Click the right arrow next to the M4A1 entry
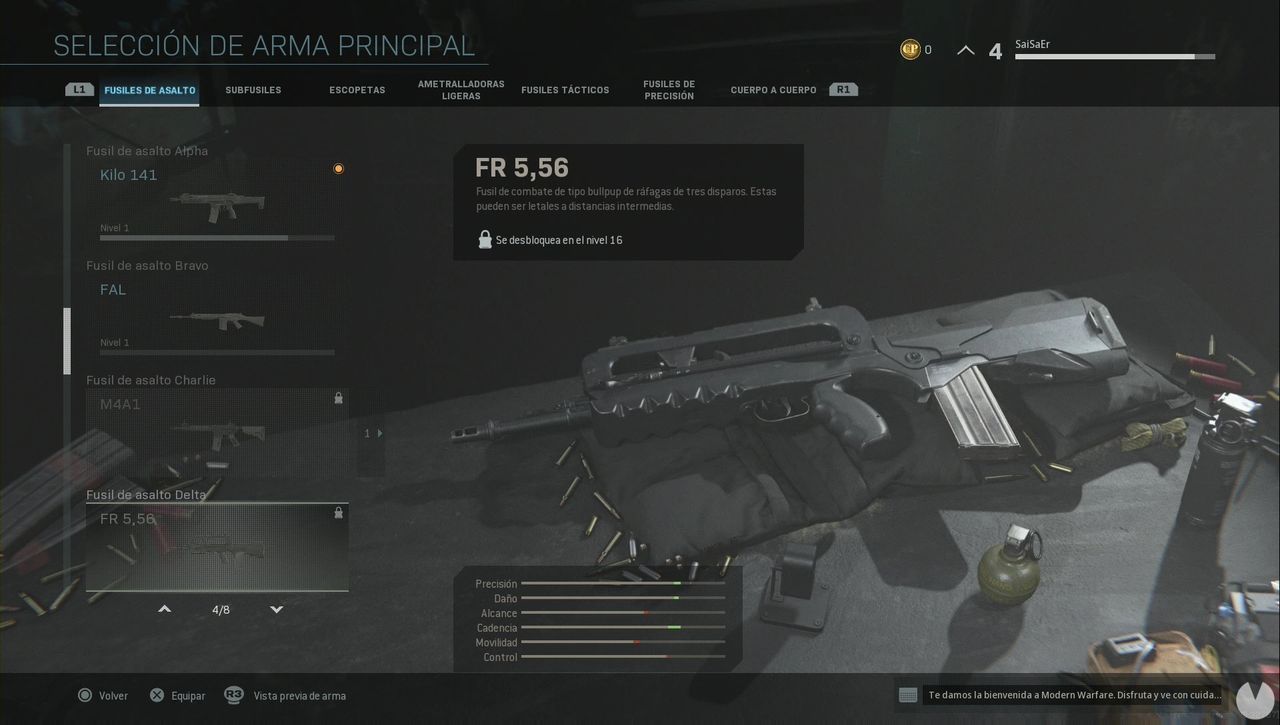Screen dimensions: 1280x725 380,433
